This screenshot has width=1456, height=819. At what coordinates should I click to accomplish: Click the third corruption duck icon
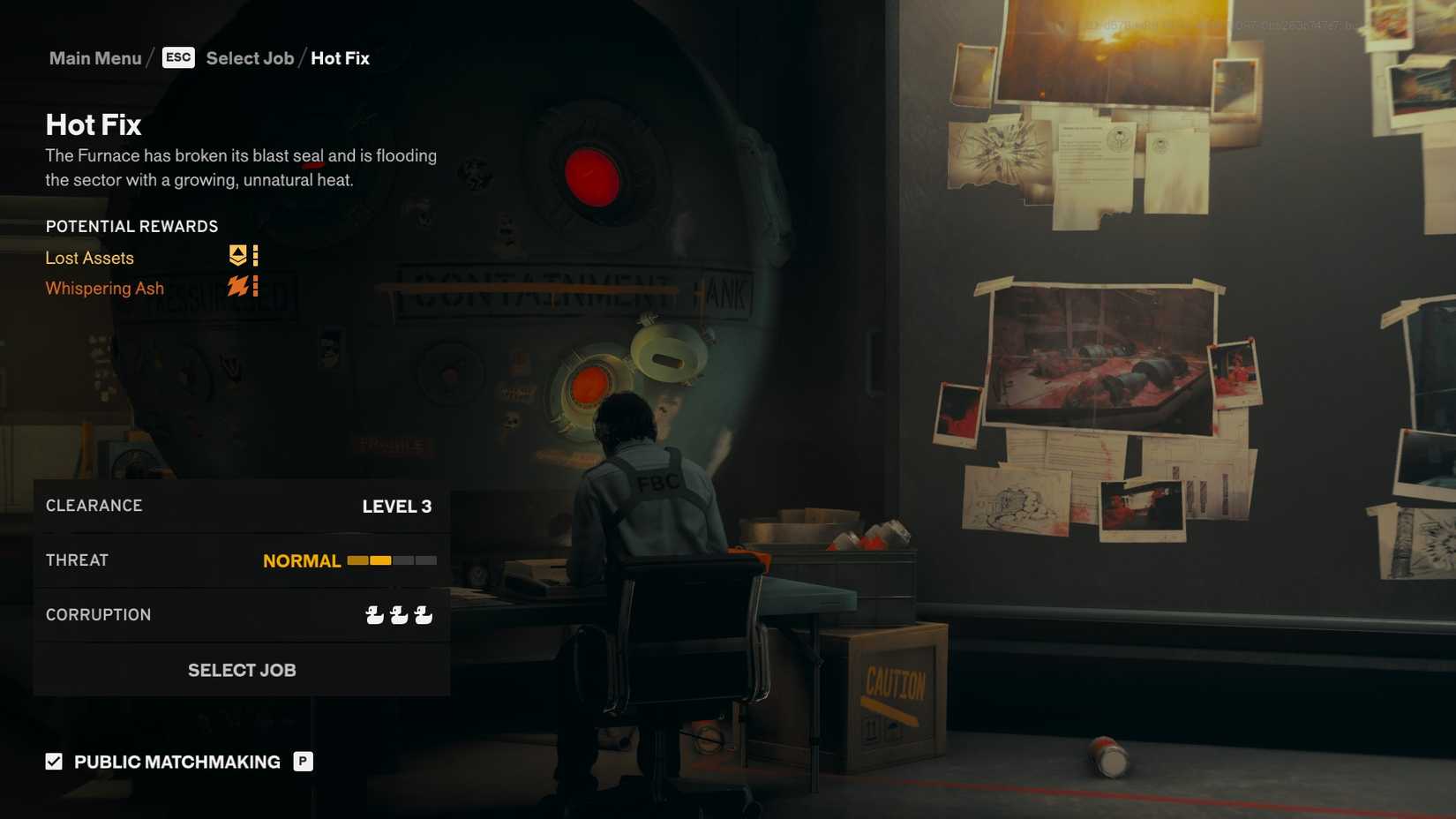(x=424, y=615)
